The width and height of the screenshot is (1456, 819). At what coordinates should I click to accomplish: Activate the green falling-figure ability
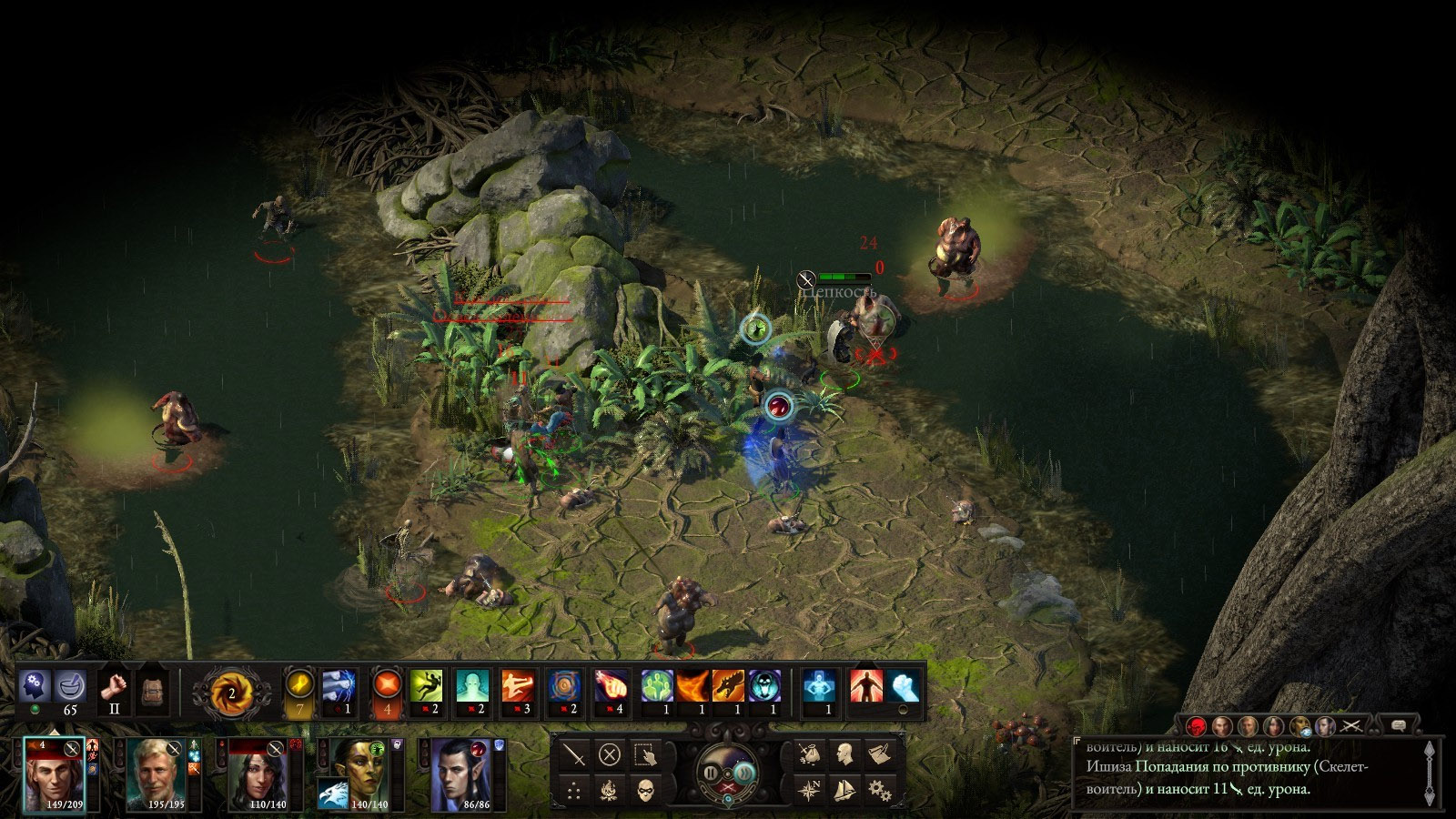(426, 685)
